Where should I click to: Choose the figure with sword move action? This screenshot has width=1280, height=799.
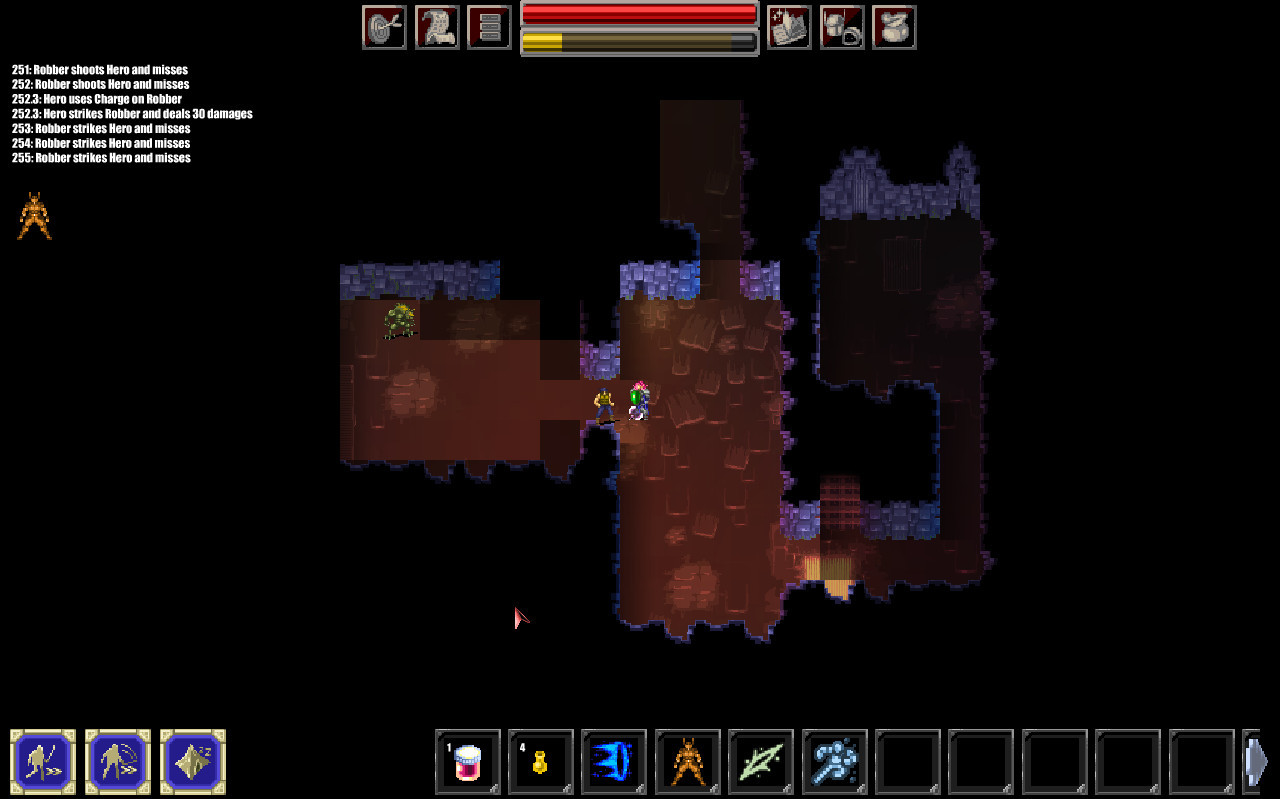point(43,762)
